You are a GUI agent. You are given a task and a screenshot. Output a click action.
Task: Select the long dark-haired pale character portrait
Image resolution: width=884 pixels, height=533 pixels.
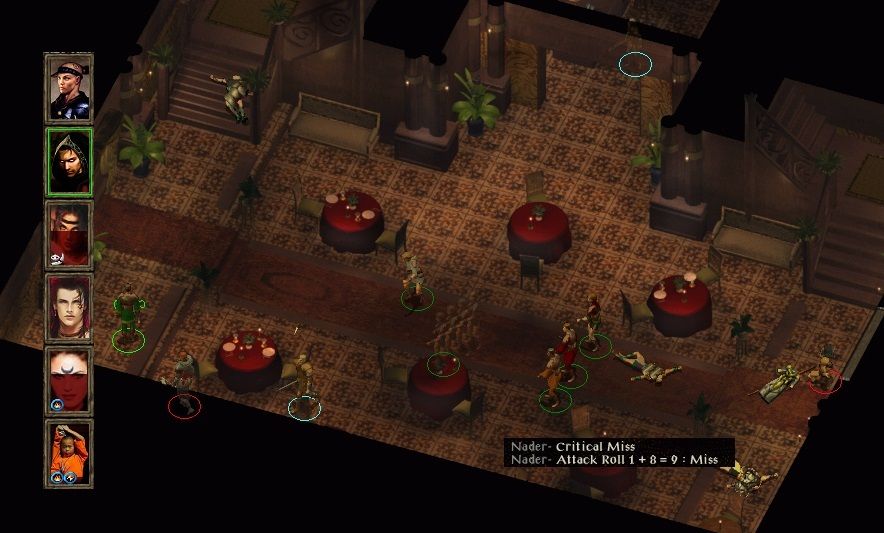coord(68,308)
